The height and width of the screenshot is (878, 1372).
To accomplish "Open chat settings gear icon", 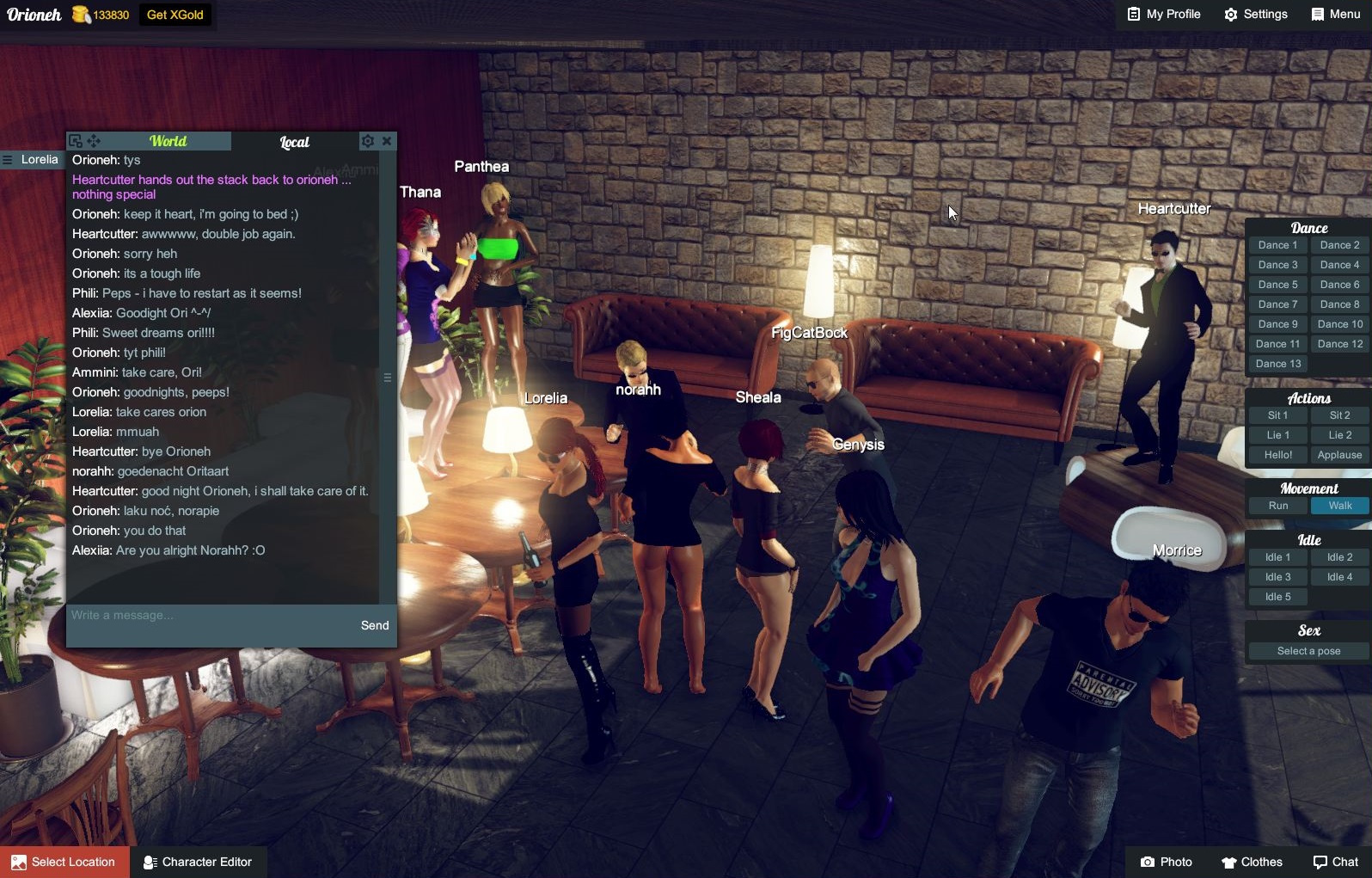I will coord(368,141).
